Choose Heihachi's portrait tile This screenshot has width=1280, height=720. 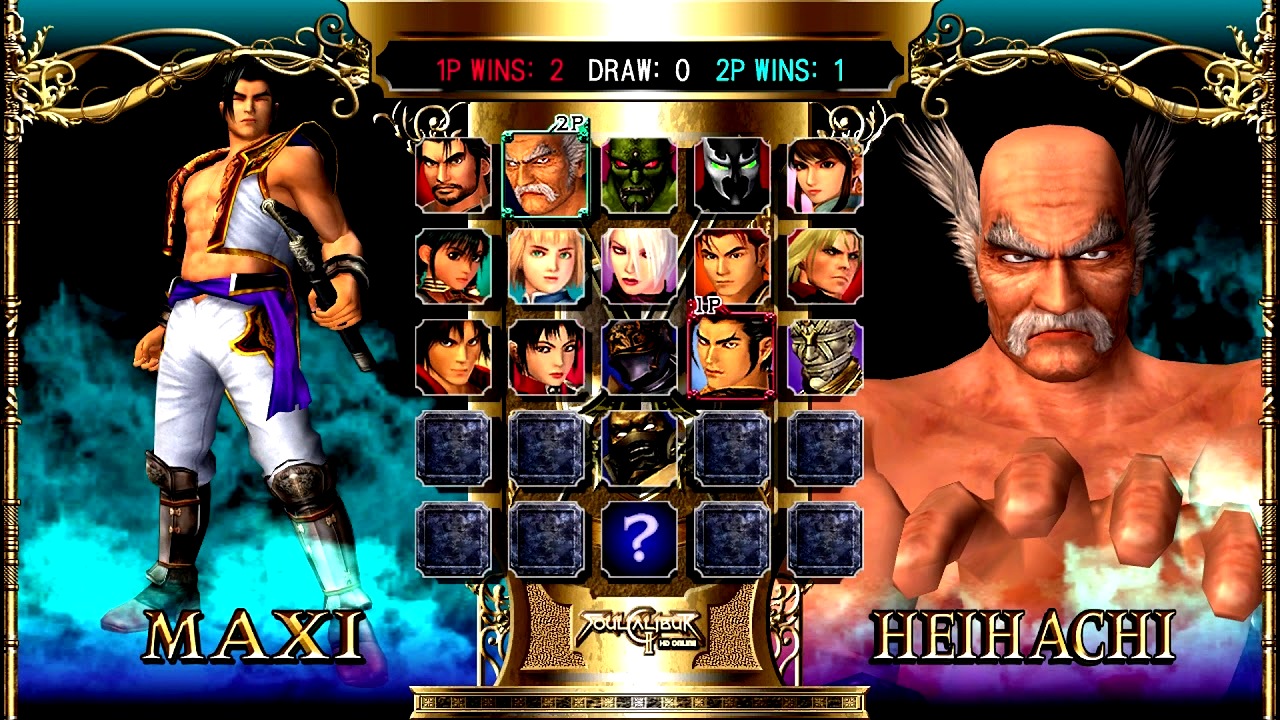[545, 176]
